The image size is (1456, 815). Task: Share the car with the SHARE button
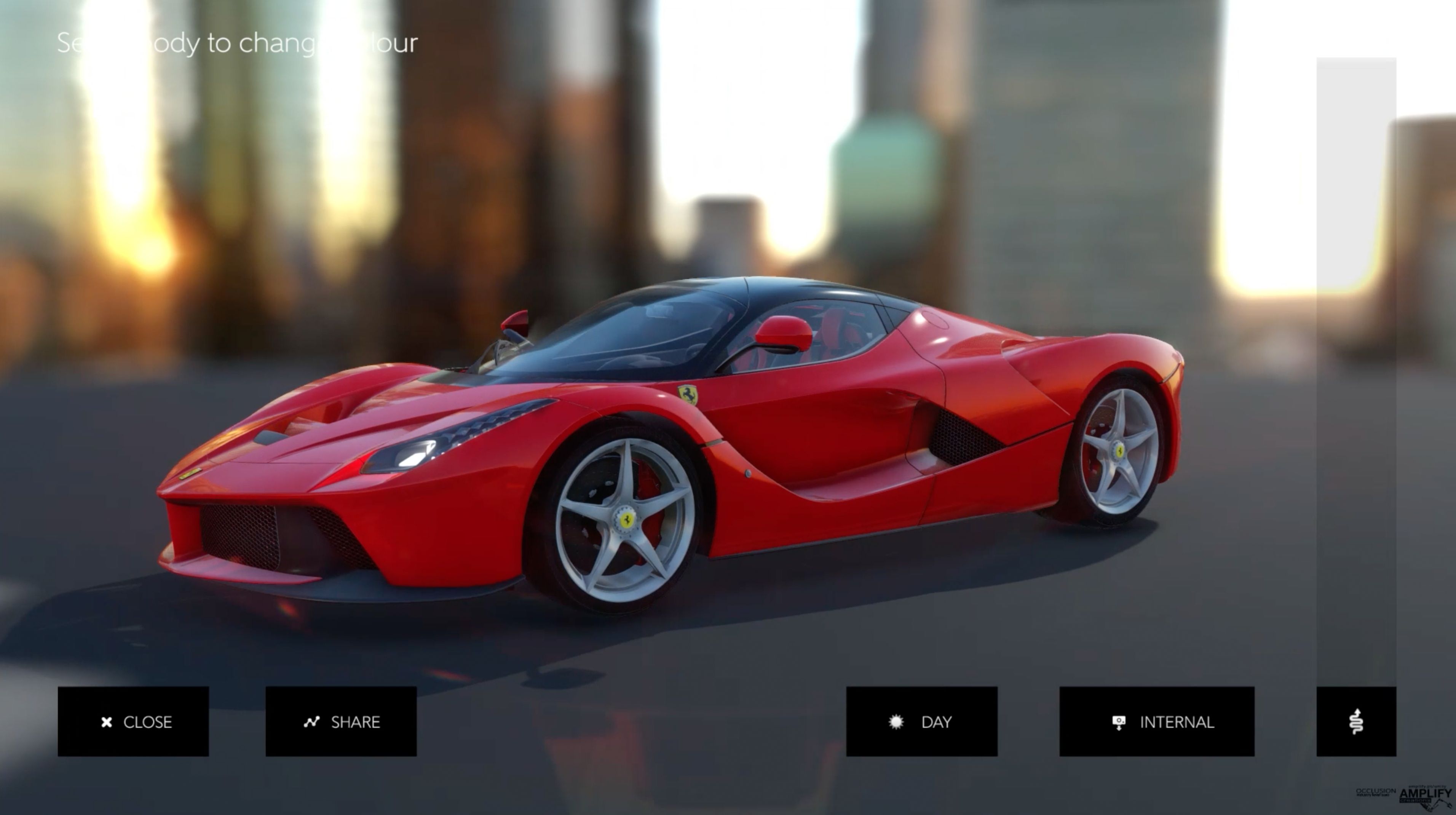pyautogui.click(x=341, y=721)
